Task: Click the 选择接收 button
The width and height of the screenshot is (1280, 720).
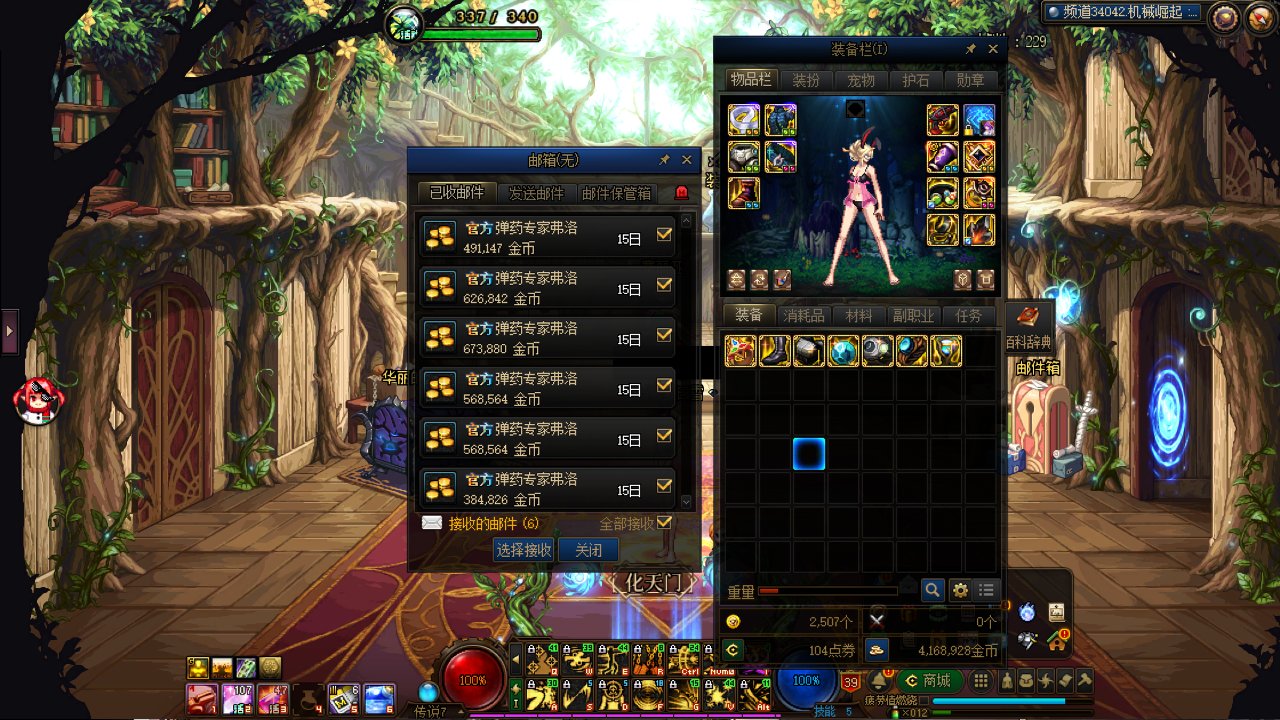Action: tap(523, 550)
